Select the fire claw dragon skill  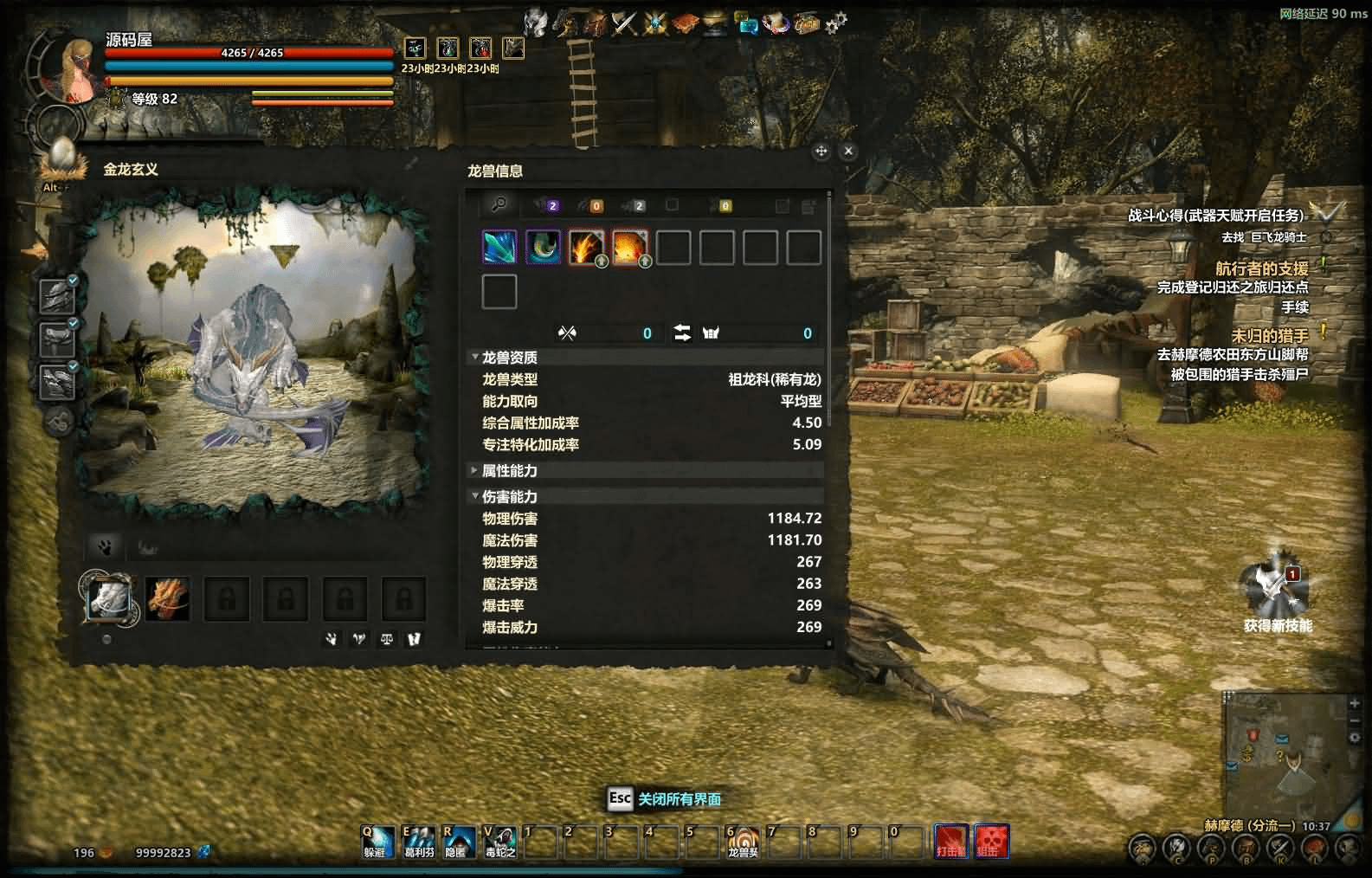click(586, 248)
